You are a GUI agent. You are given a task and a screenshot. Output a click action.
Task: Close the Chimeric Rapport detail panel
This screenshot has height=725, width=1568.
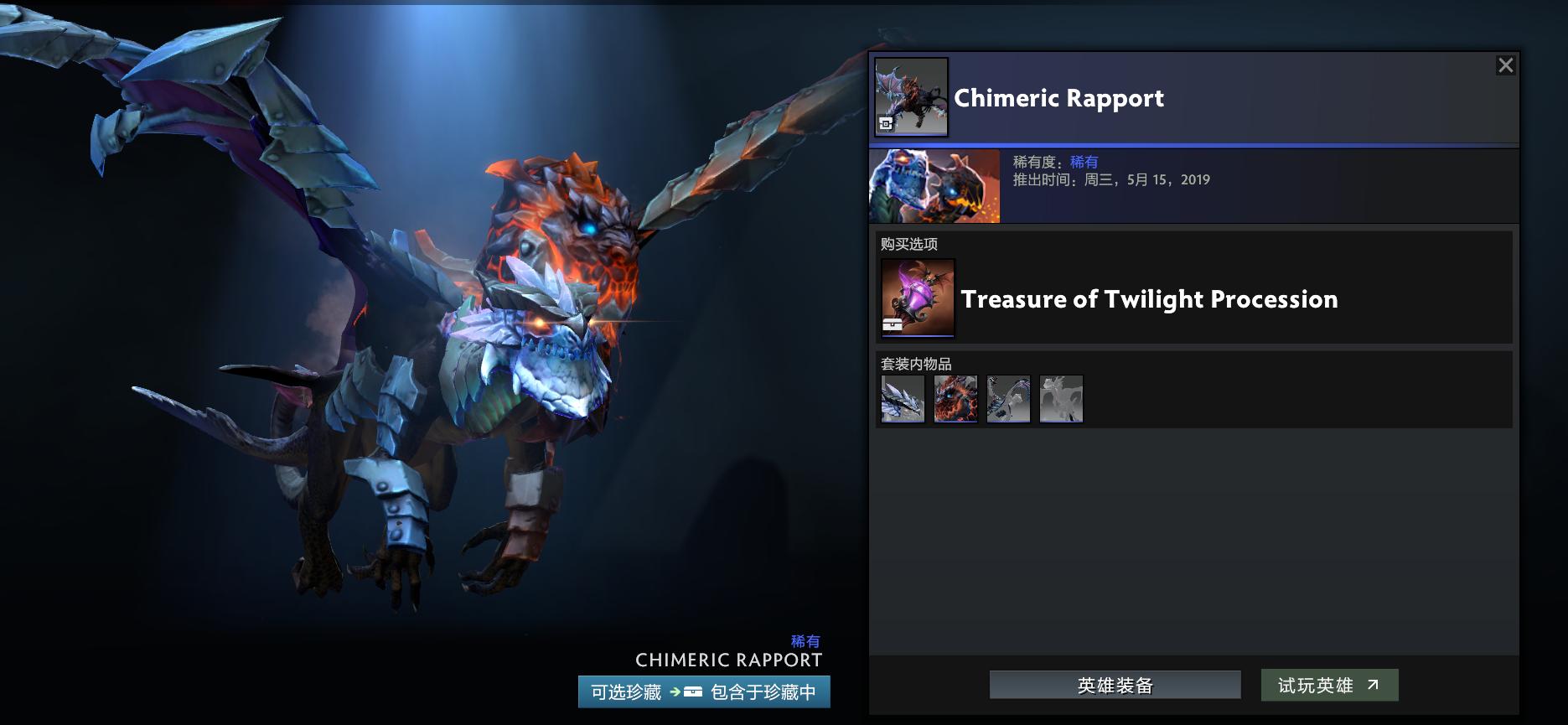click(1505, 64)
